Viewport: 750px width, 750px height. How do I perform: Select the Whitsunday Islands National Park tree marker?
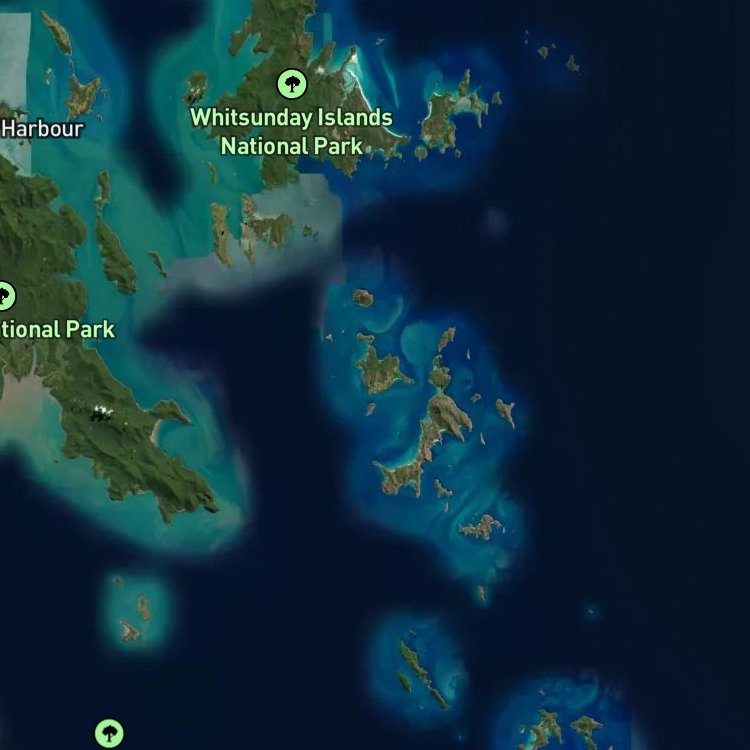[291, 83]
